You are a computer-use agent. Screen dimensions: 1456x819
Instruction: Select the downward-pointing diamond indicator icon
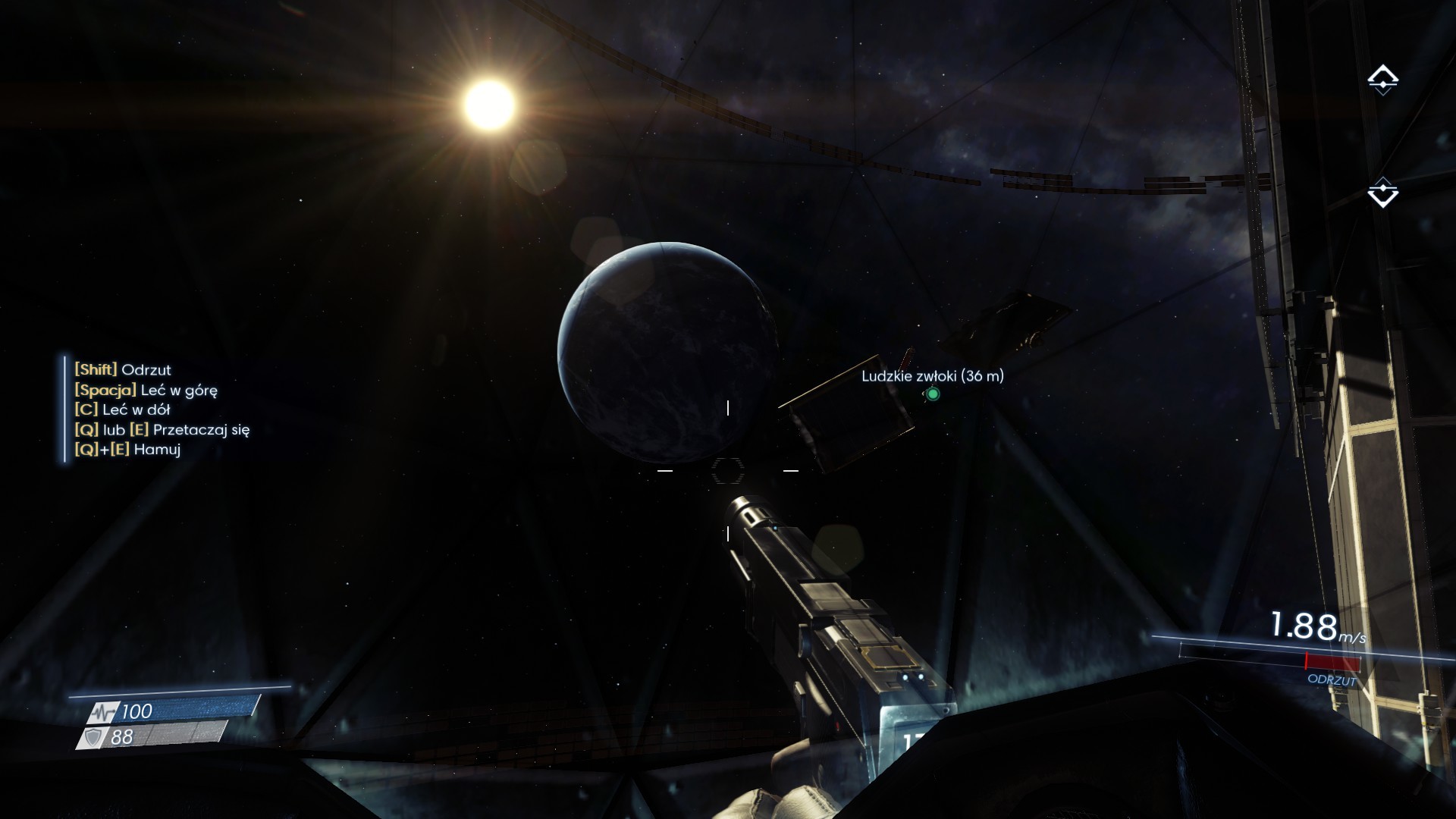[x=1382, y=193]
